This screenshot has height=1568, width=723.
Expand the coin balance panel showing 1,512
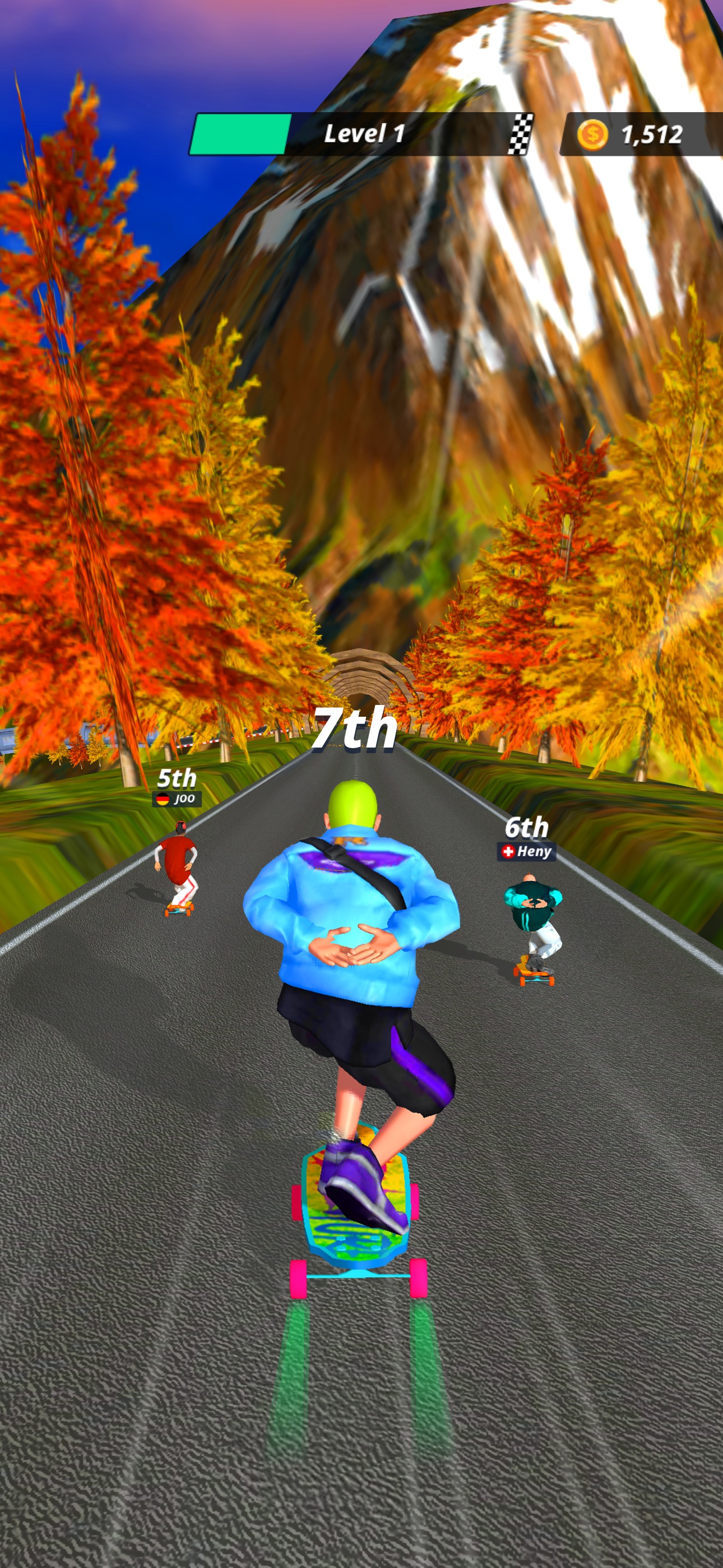pyautogui.click(x=633, y=133)
